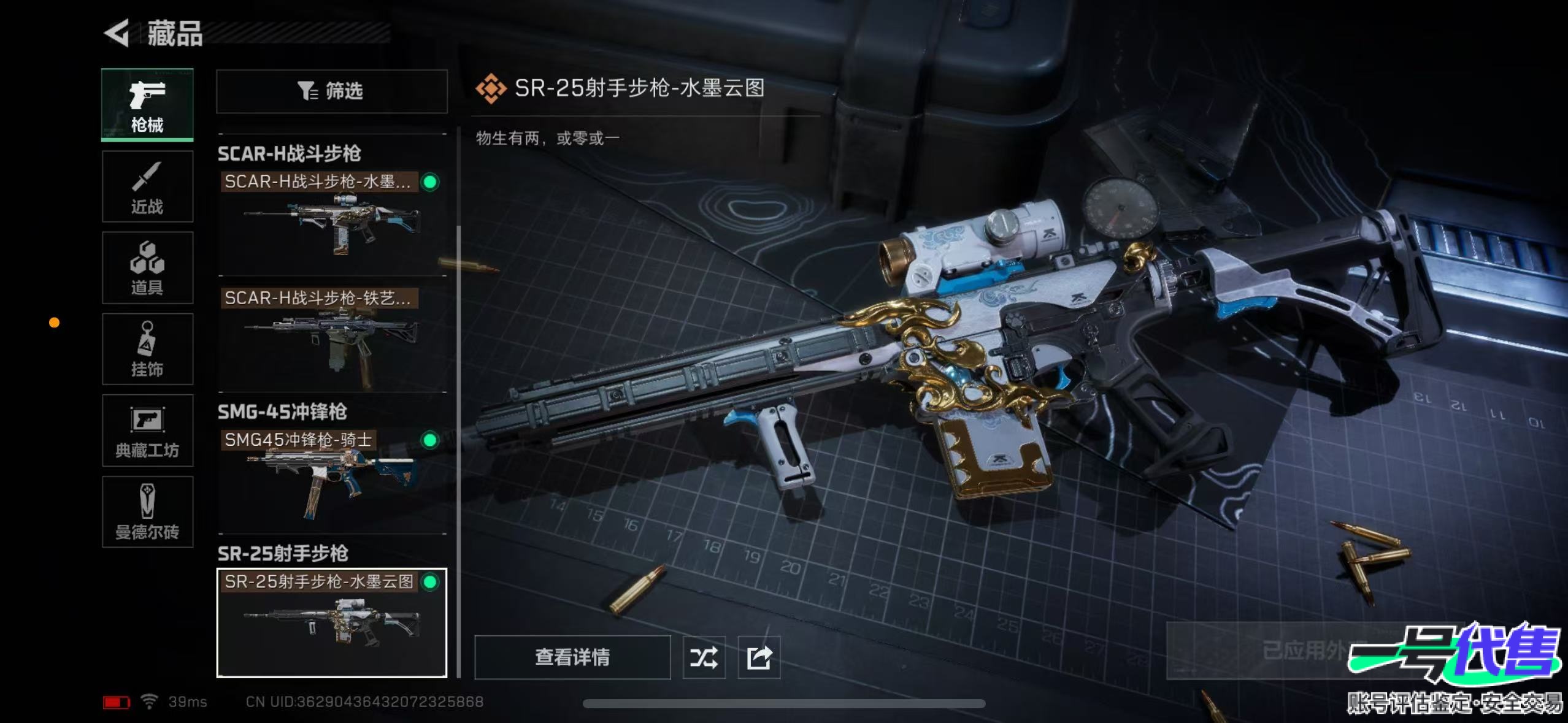The height and width of the screenshot is (723, 1568).
Task: Pick the SMG45 冲锋枪-骑士 skin
Action: tap(331, 480)
